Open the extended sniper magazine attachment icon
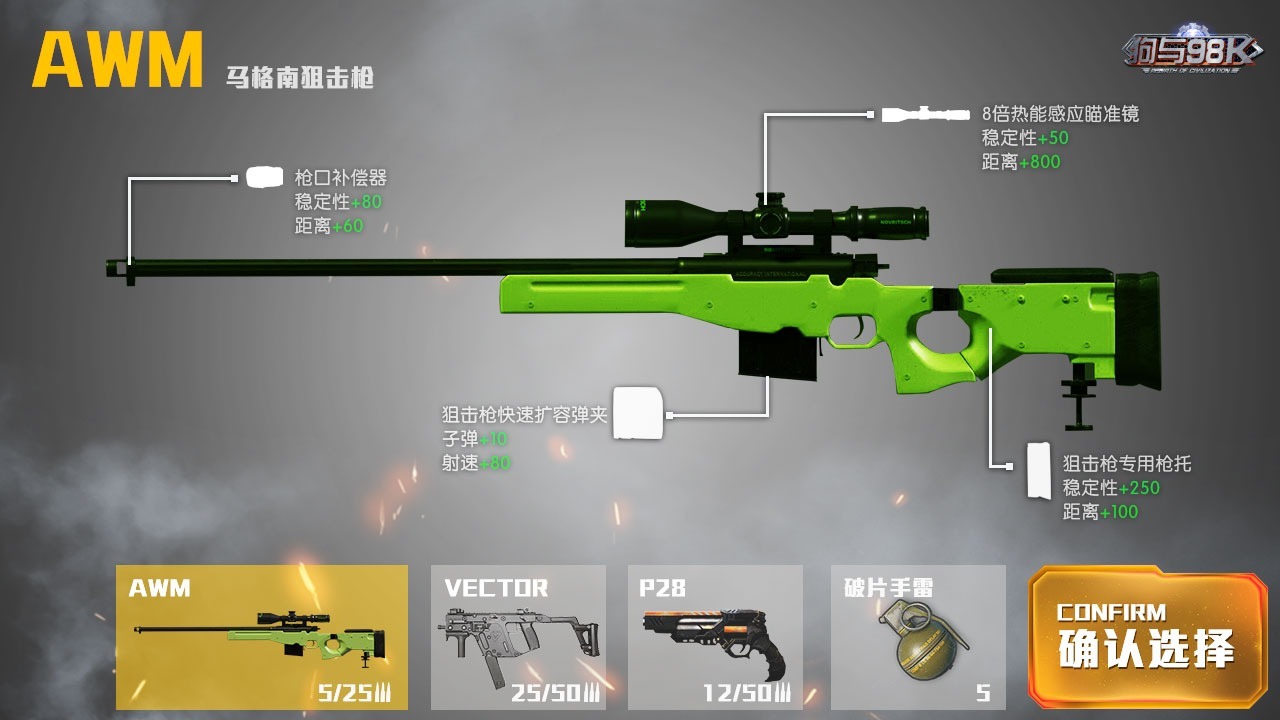The width and height of the screenshot is (1280, 720). [x=638, y=412]
